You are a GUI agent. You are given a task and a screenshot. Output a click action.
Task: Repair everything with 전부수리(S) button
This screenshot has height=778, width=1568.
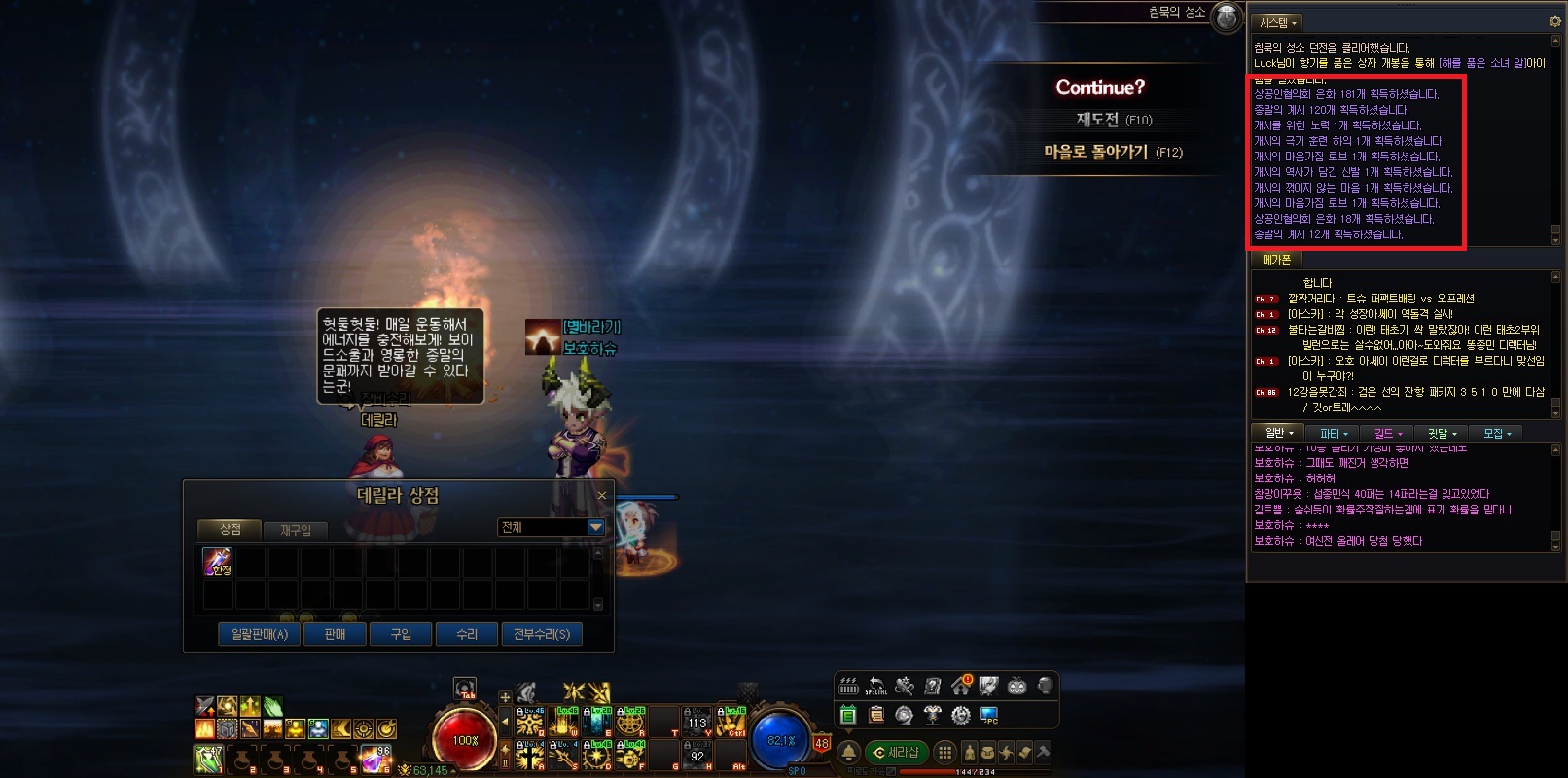542,634
